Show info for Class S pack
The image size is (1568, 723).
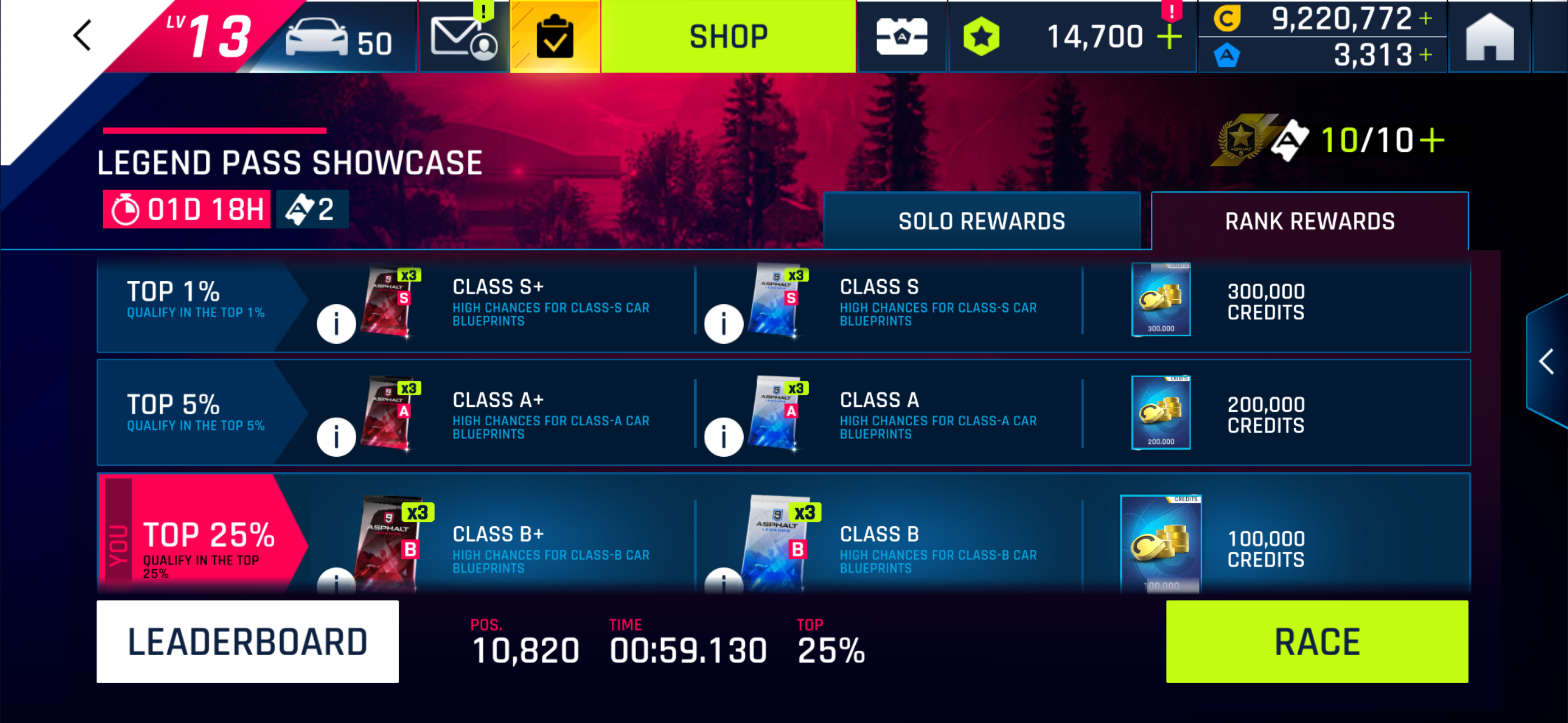723,324
